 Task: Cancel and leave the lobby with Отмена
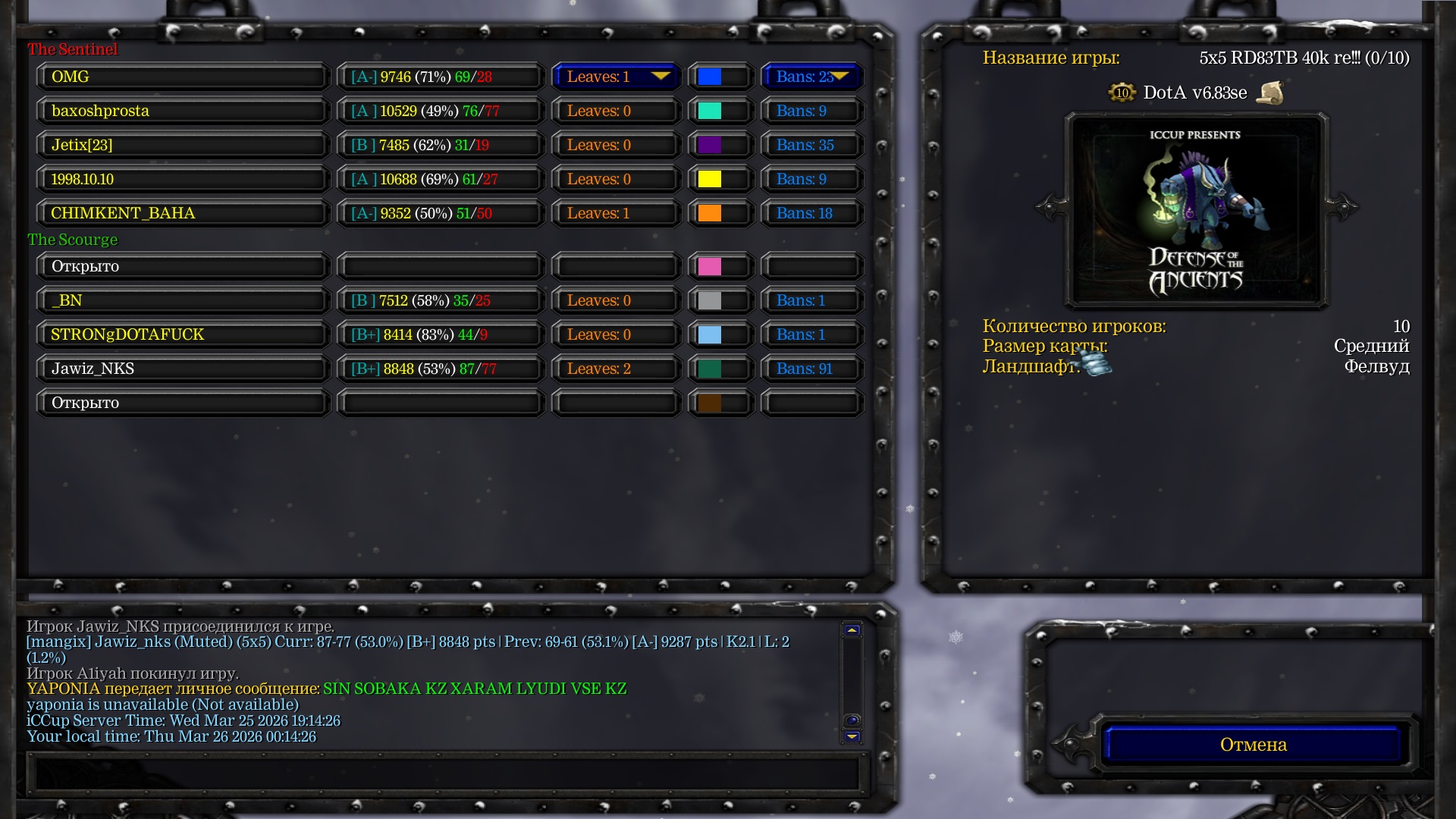click(x=1253, y=745)
